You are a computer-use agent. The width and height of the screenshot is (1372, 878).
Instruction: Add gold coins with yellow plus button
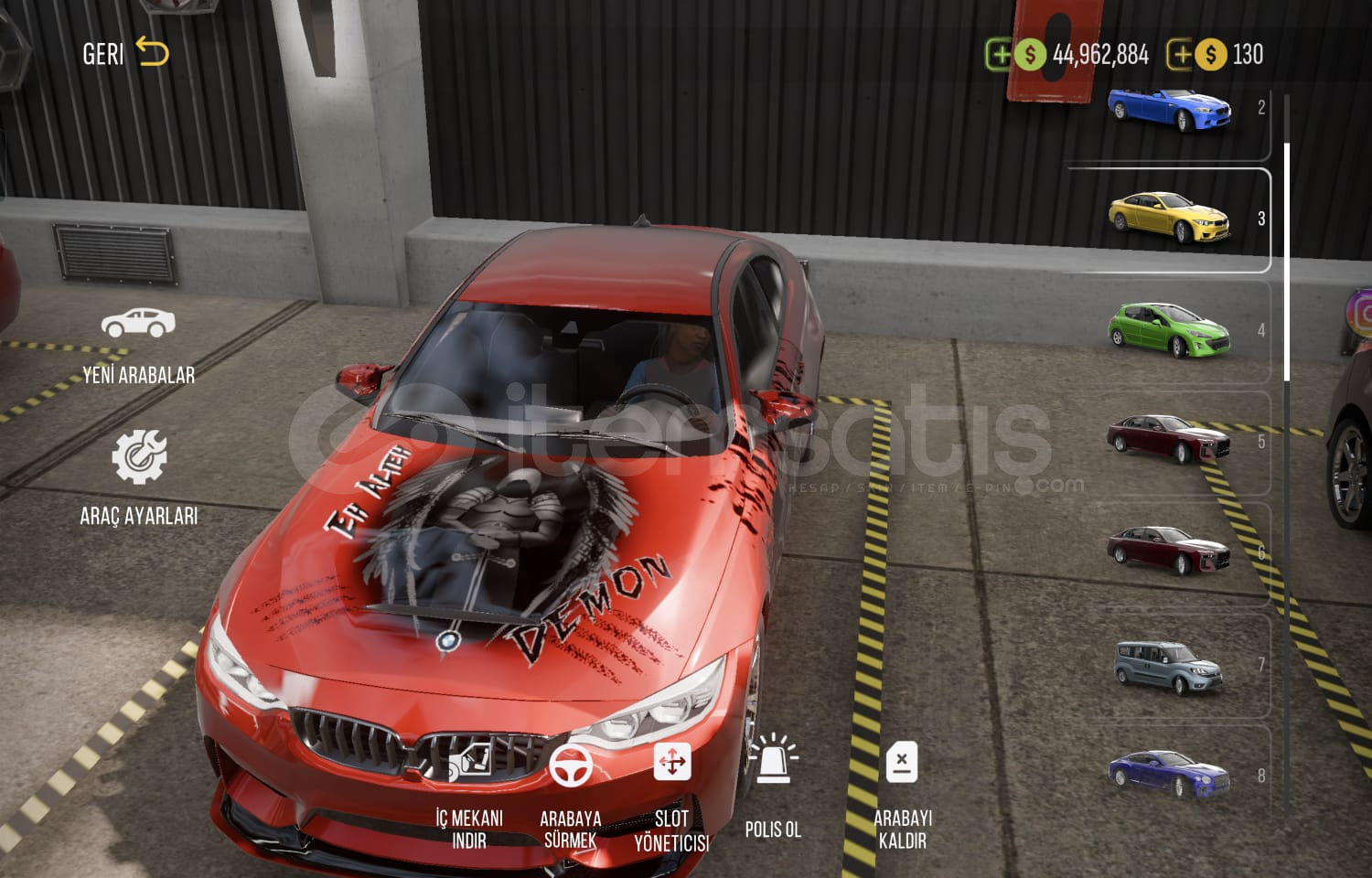(x=1181, y=55)
